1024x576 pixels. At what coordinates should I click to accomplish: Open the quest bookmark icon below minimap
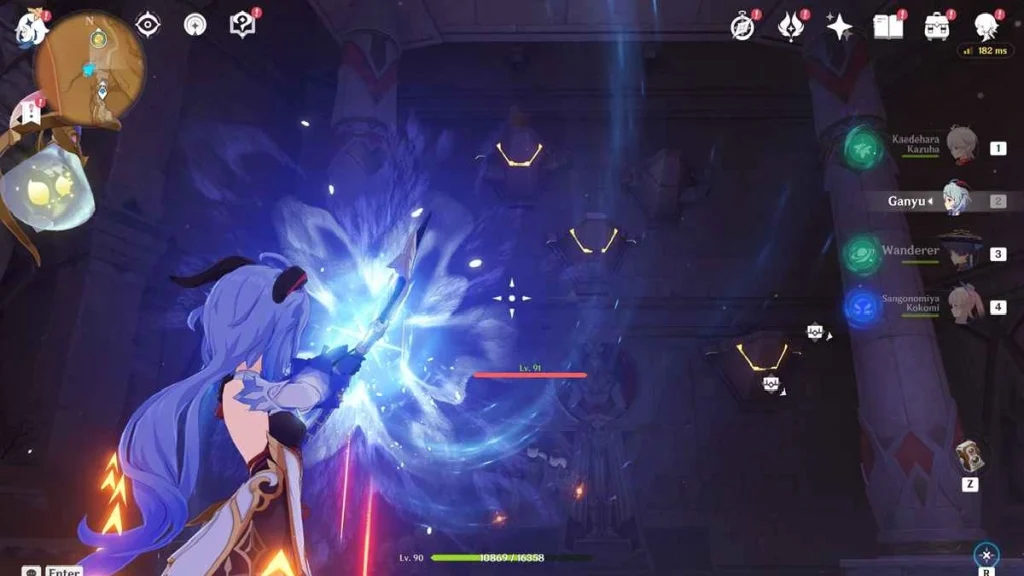29,113
